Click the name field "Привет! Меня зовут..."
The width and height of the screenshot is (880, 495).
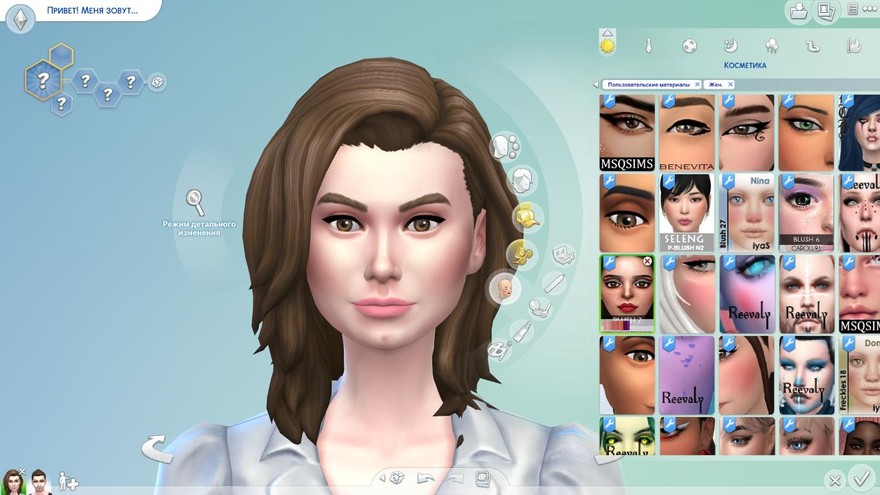point(91,12)
